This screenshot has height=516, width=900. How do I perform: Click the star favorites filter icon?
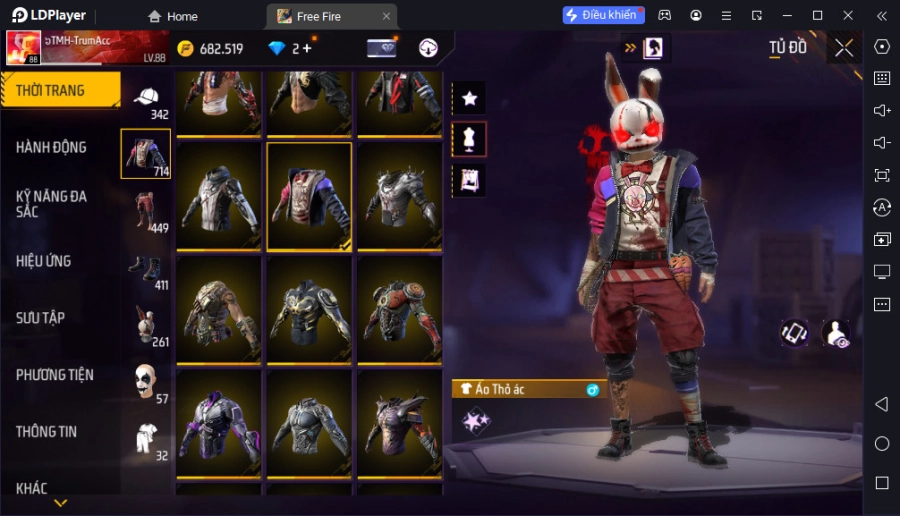[469, 98]
